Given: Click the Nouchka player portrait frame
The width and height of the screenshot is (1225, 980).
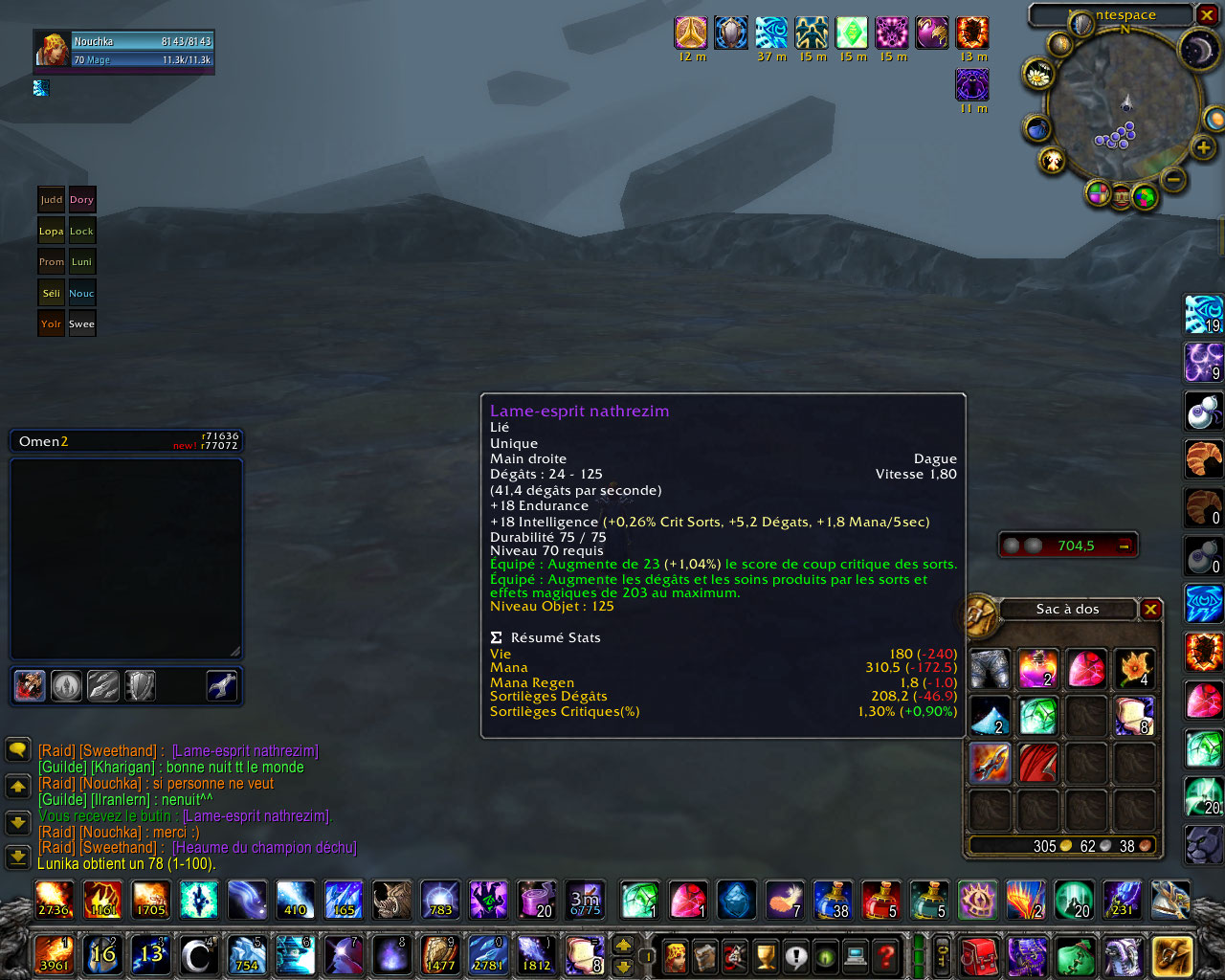Looking at the screenshot, I should click(x=53, y=50).
